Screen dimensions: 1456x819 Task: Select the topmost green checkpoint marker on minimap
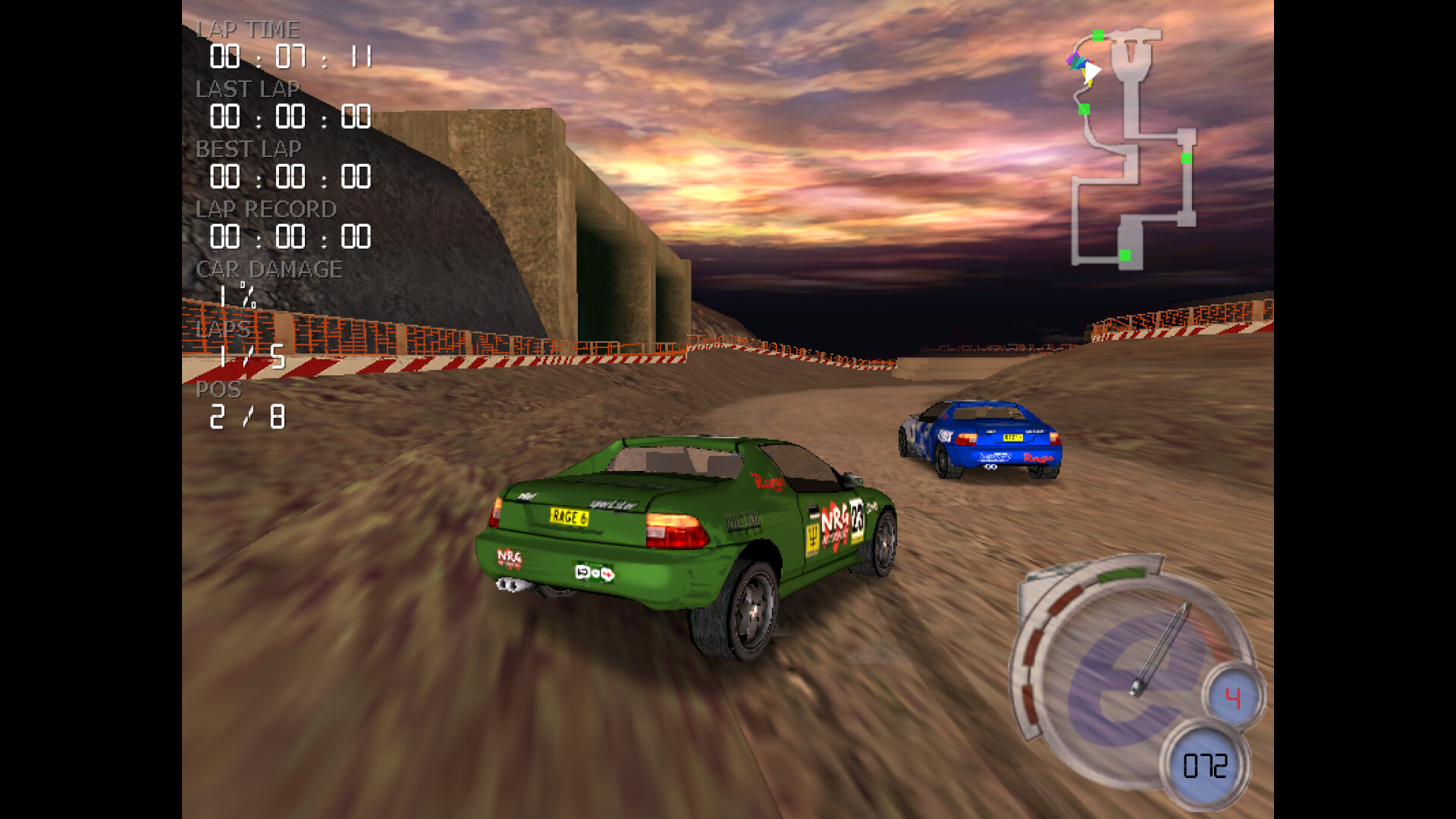(1097, 34)
